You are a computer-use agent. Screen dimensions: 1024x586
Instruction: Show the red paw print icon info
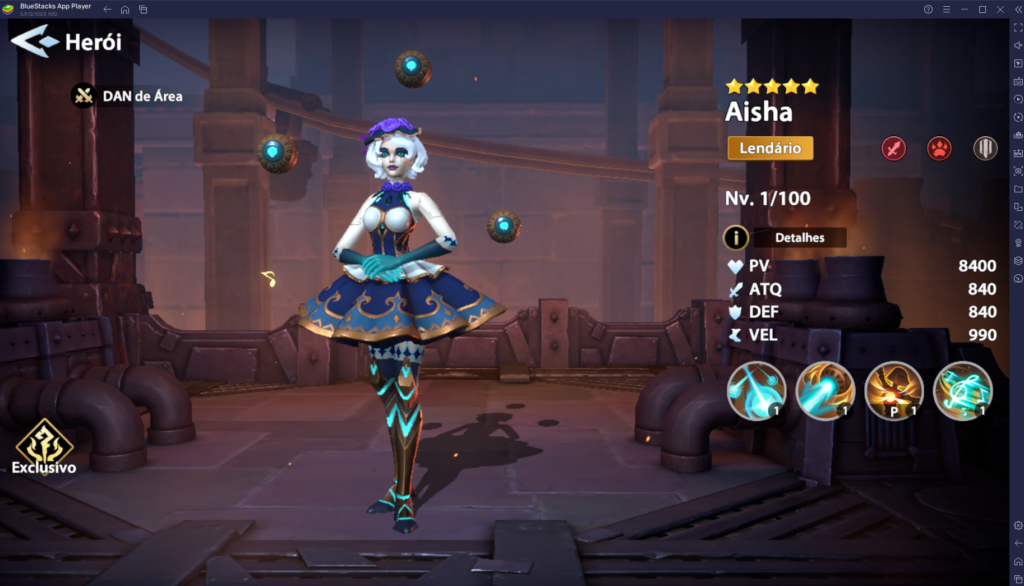[939, 149]
